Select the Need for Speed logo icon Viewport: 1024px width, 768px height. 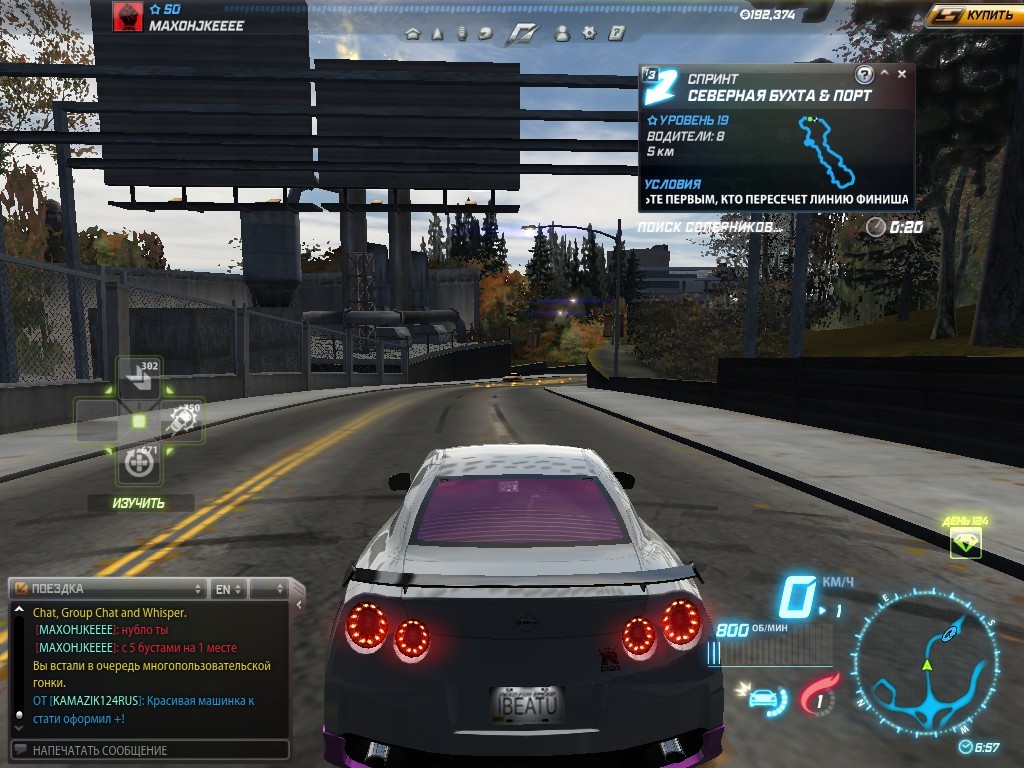click(x=522, y=34)
